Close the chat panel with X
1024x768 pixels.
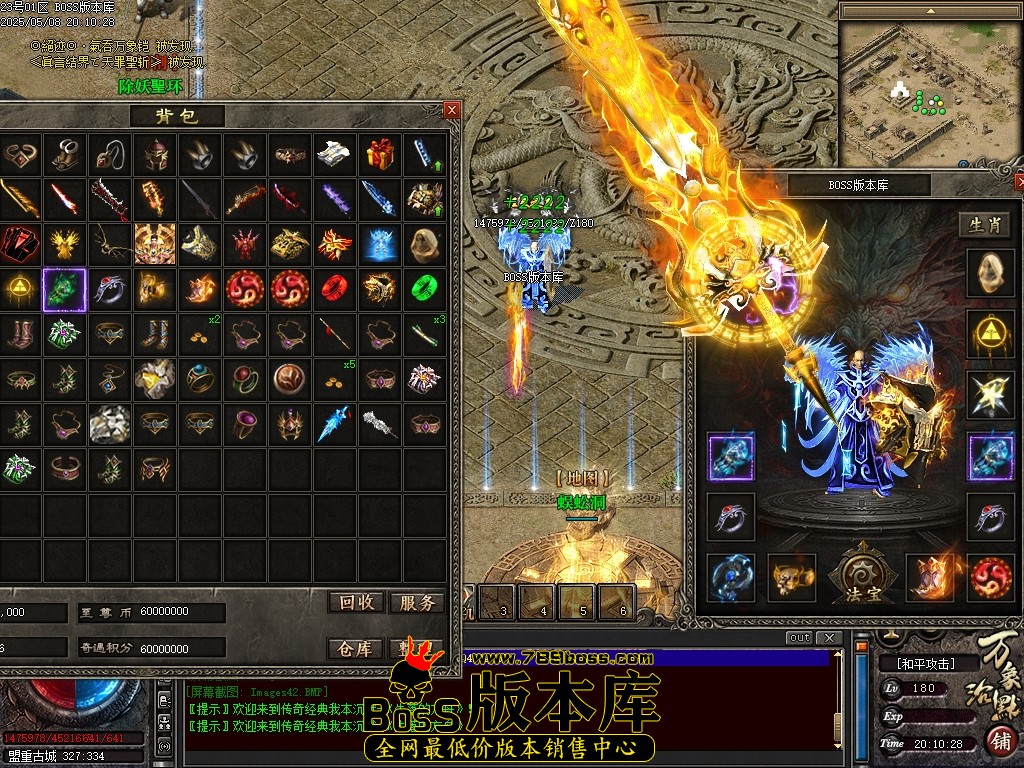click(828, 638)
